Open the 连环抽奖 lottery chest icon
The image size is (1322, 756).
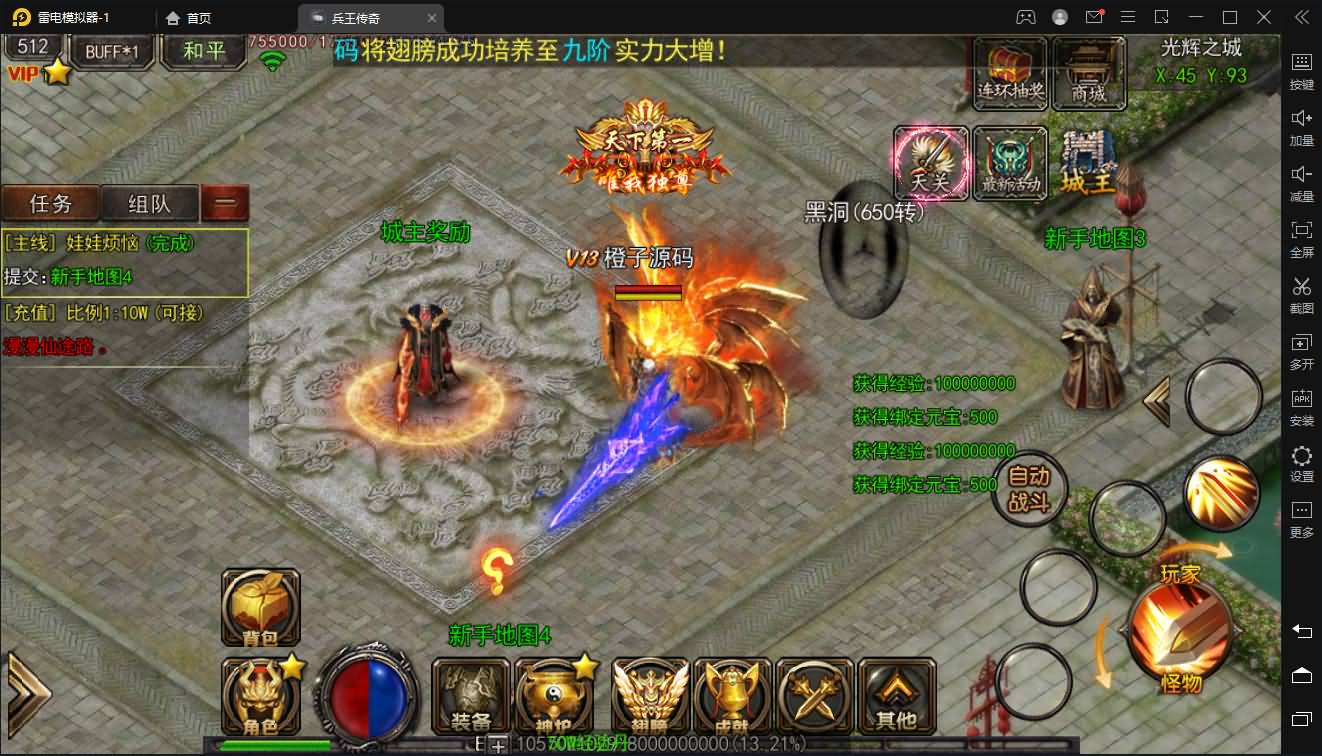[1010, 72]
